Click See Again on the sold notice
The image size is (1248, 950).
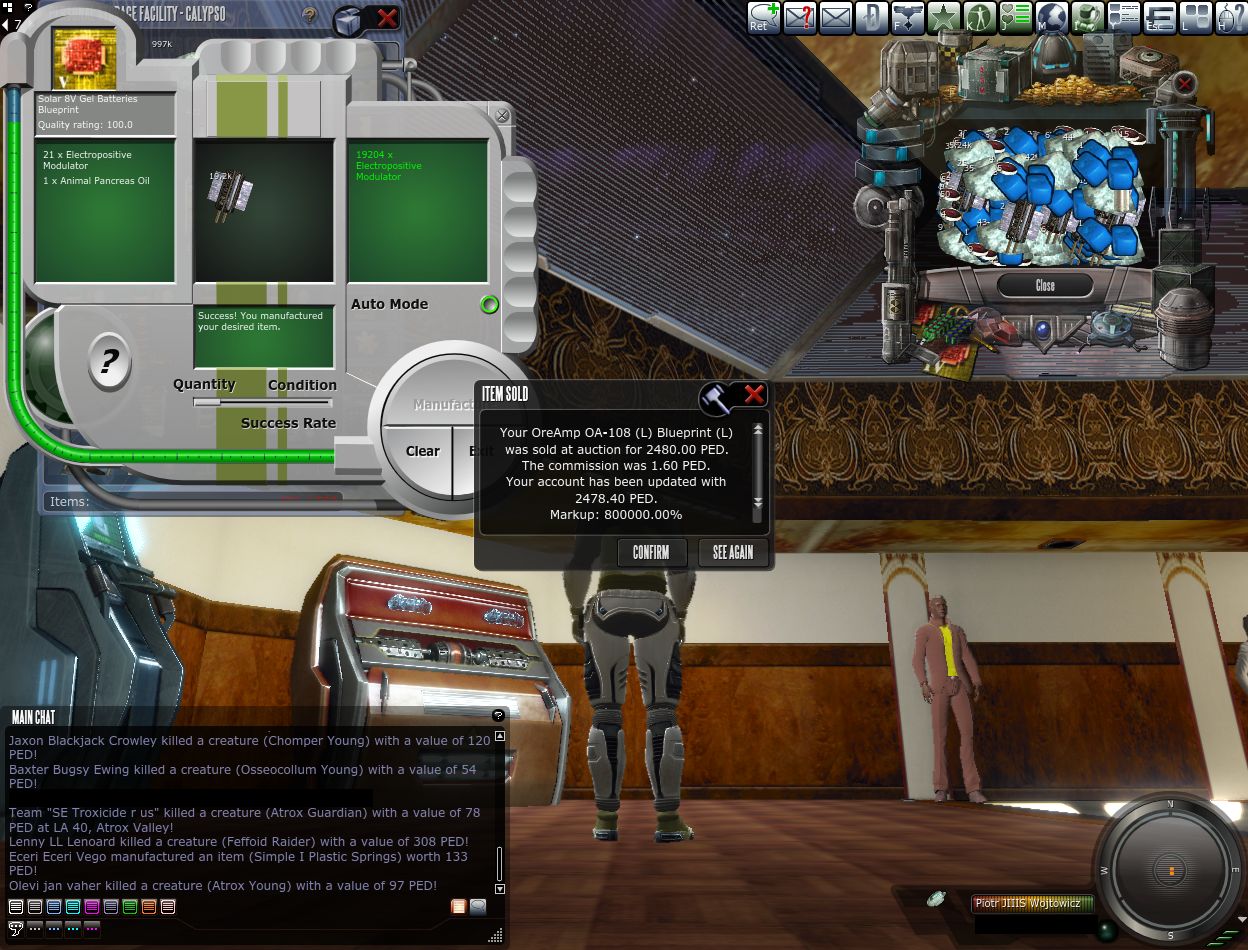point(733,552)
